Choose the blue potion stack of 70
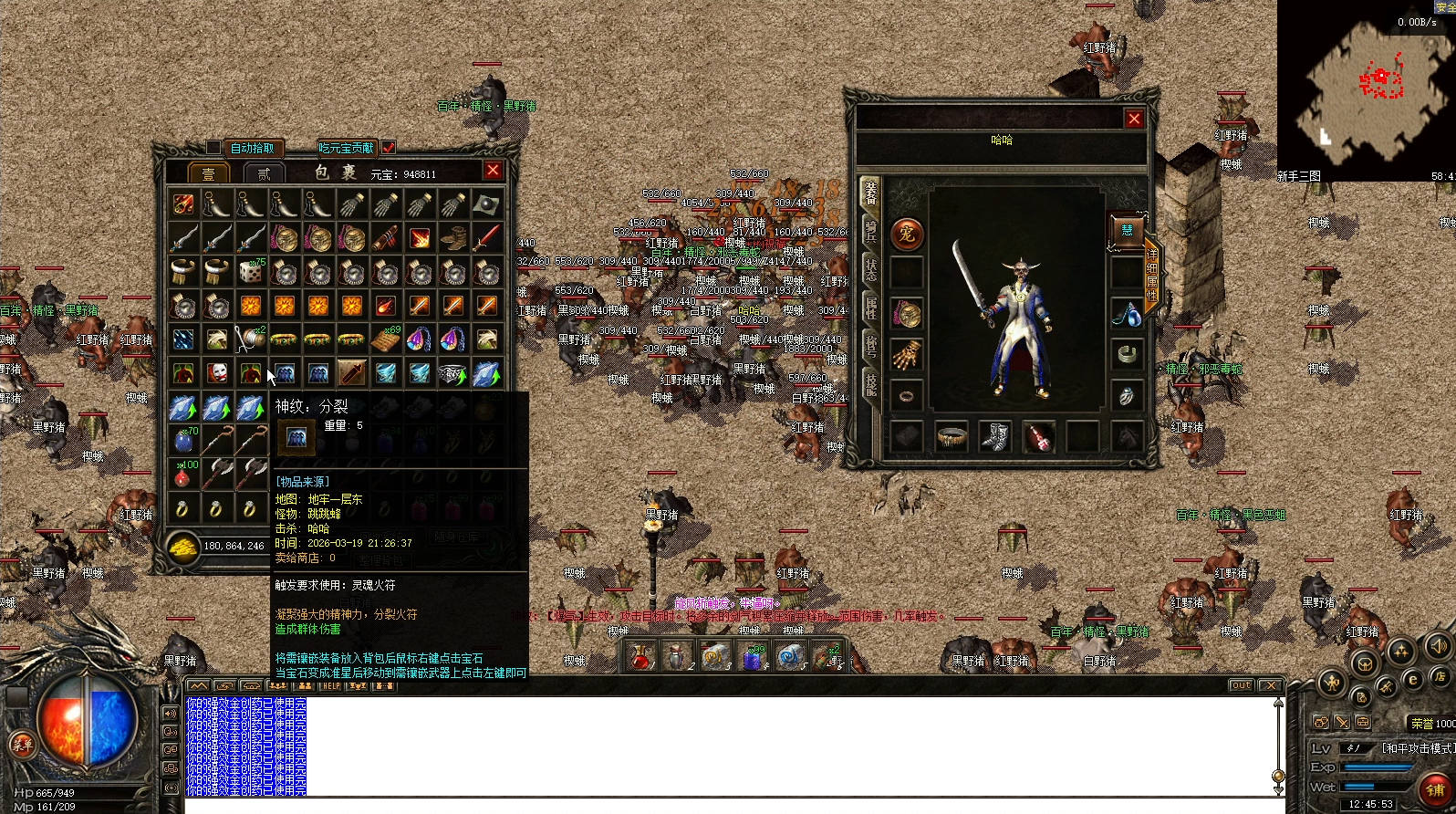The width and height of the screenshot is (1456, 814). 182,441
